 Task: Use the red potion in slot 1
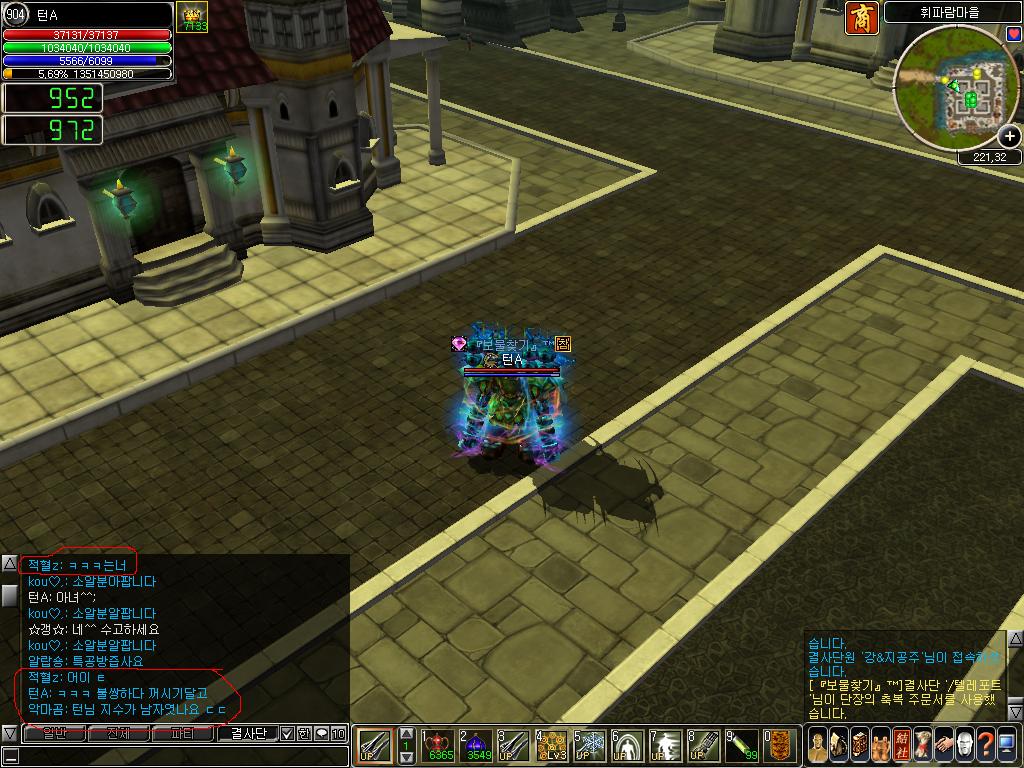(440, 745)
